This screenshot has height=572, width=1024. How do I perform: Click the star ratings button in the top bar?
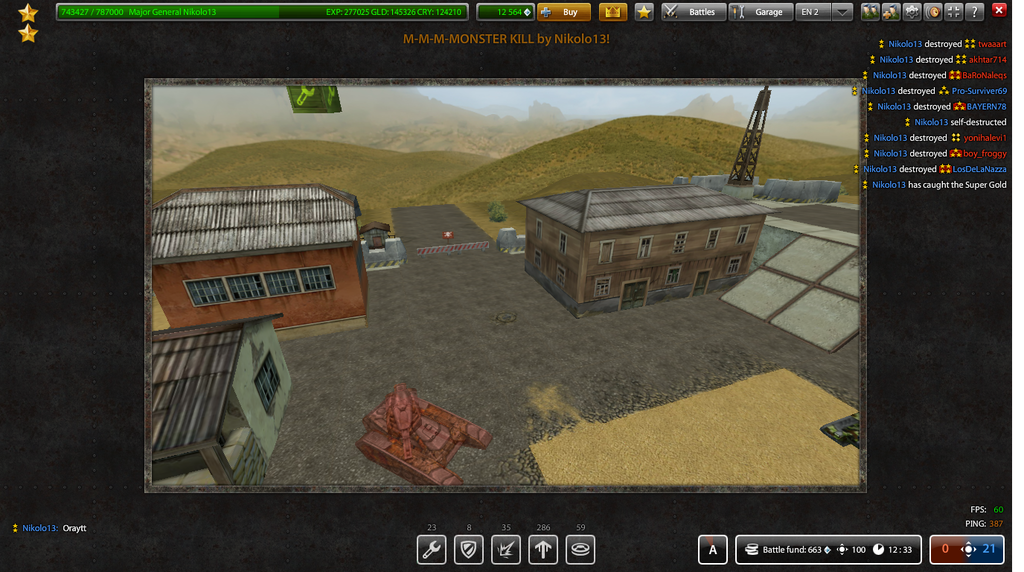(645, 12)
